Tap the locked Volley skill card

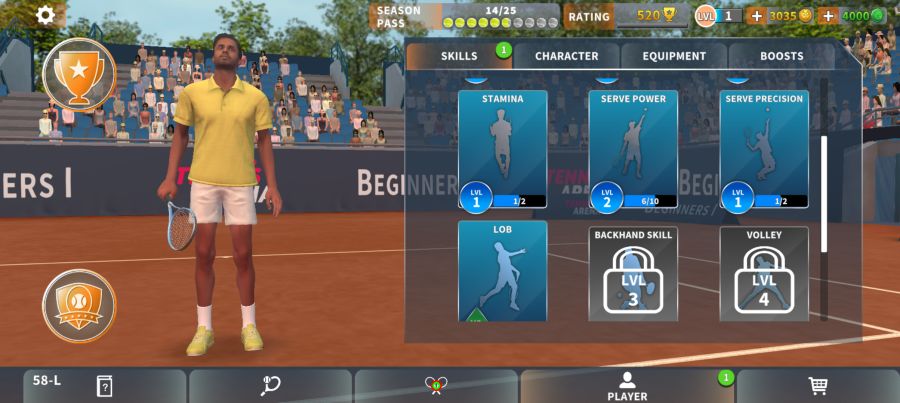click(x=764, y=274)
